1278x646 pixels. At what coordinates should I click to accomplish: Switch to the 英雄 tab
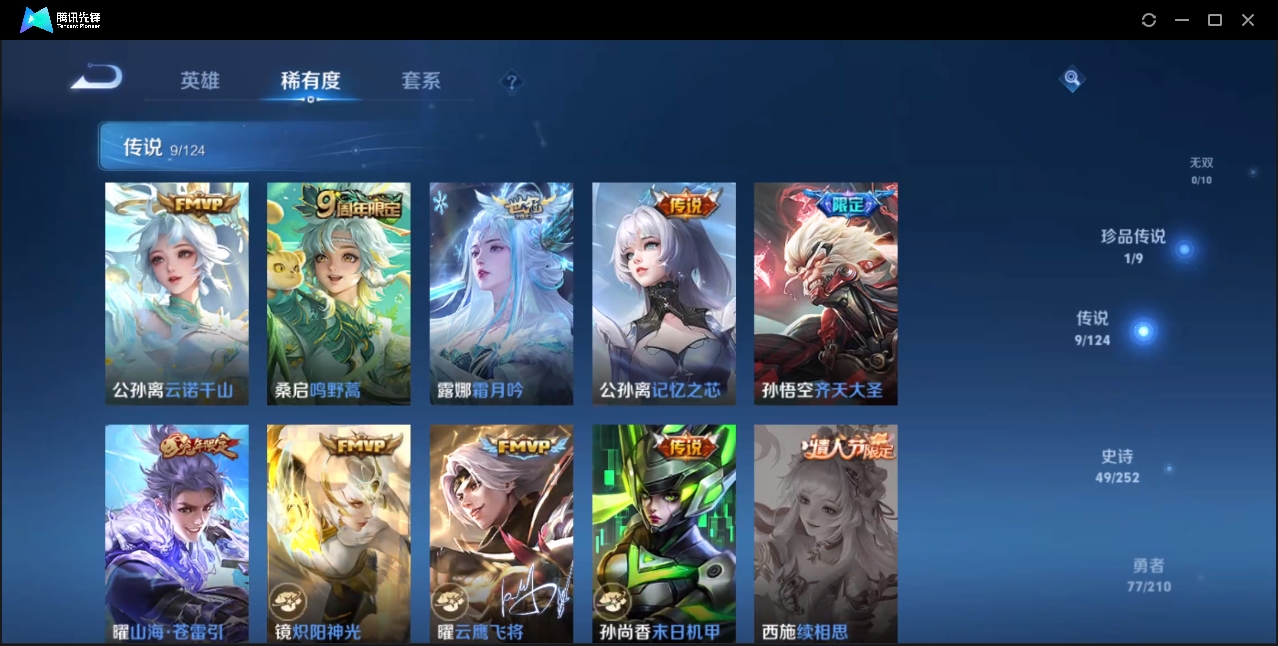[x=200, y=81]
